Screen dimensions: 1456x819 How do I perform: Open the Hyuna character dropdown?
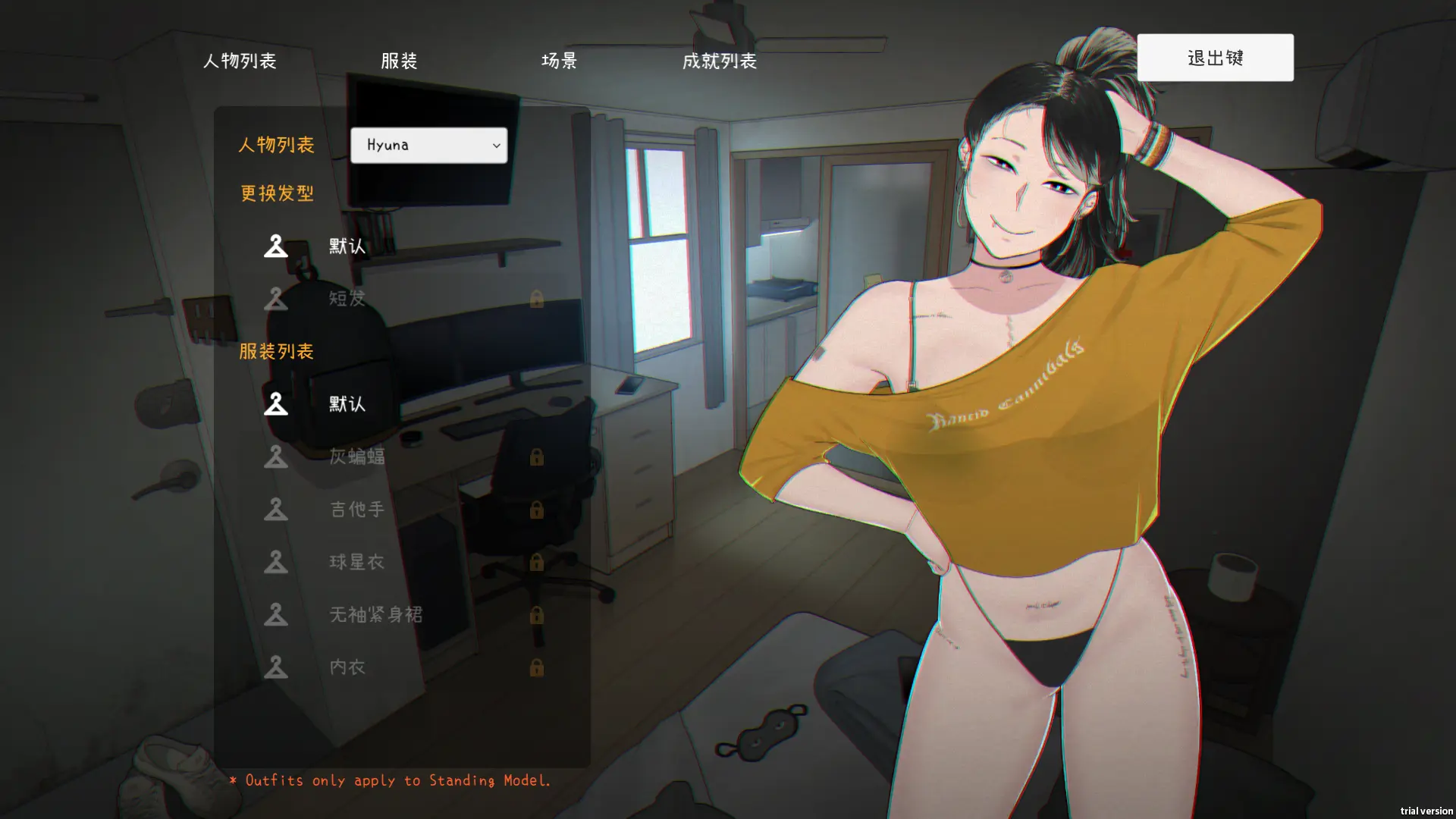pyautogui.click(x=428, y=145)
